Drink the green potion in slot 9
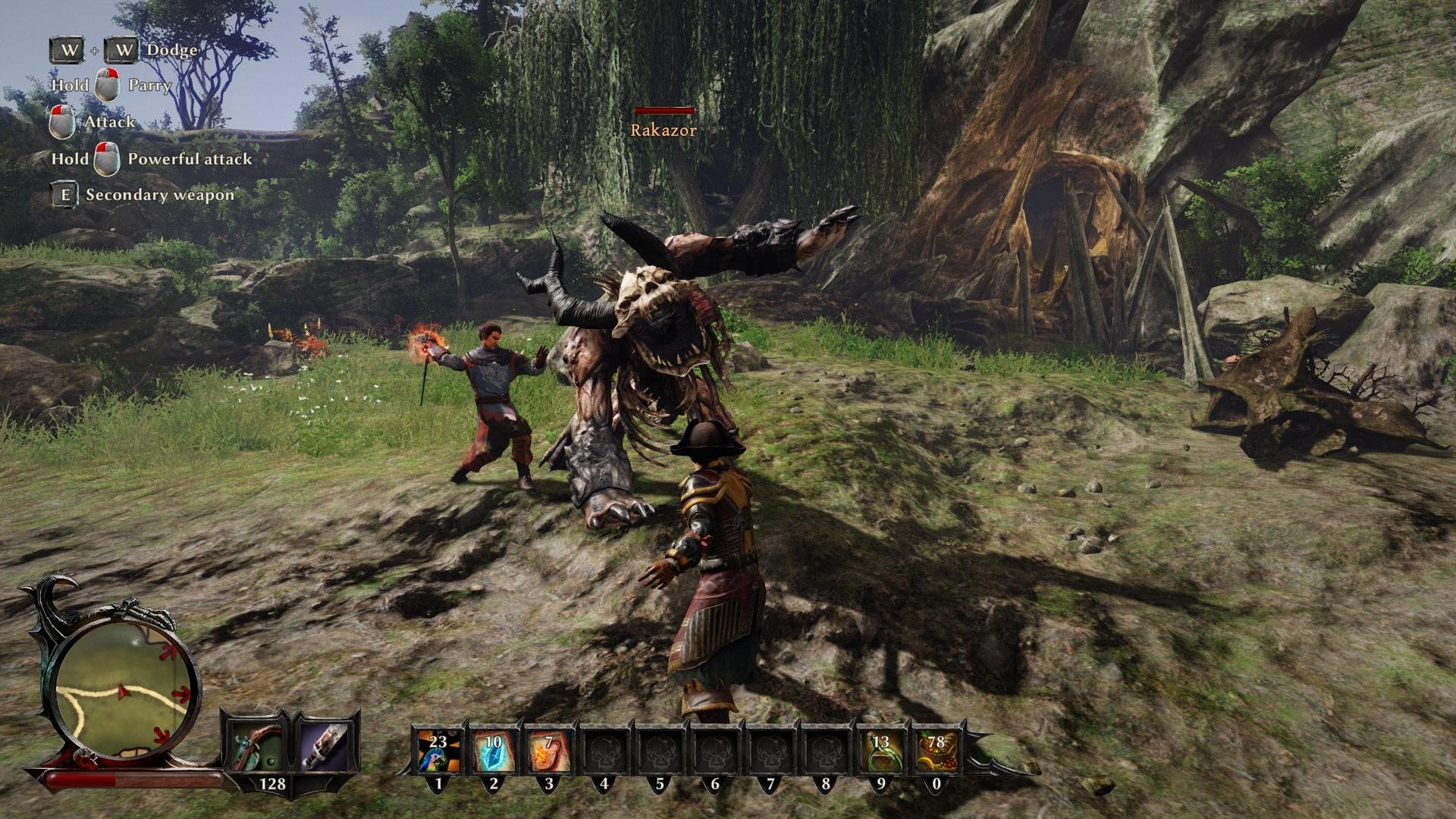 pos(880,752)
